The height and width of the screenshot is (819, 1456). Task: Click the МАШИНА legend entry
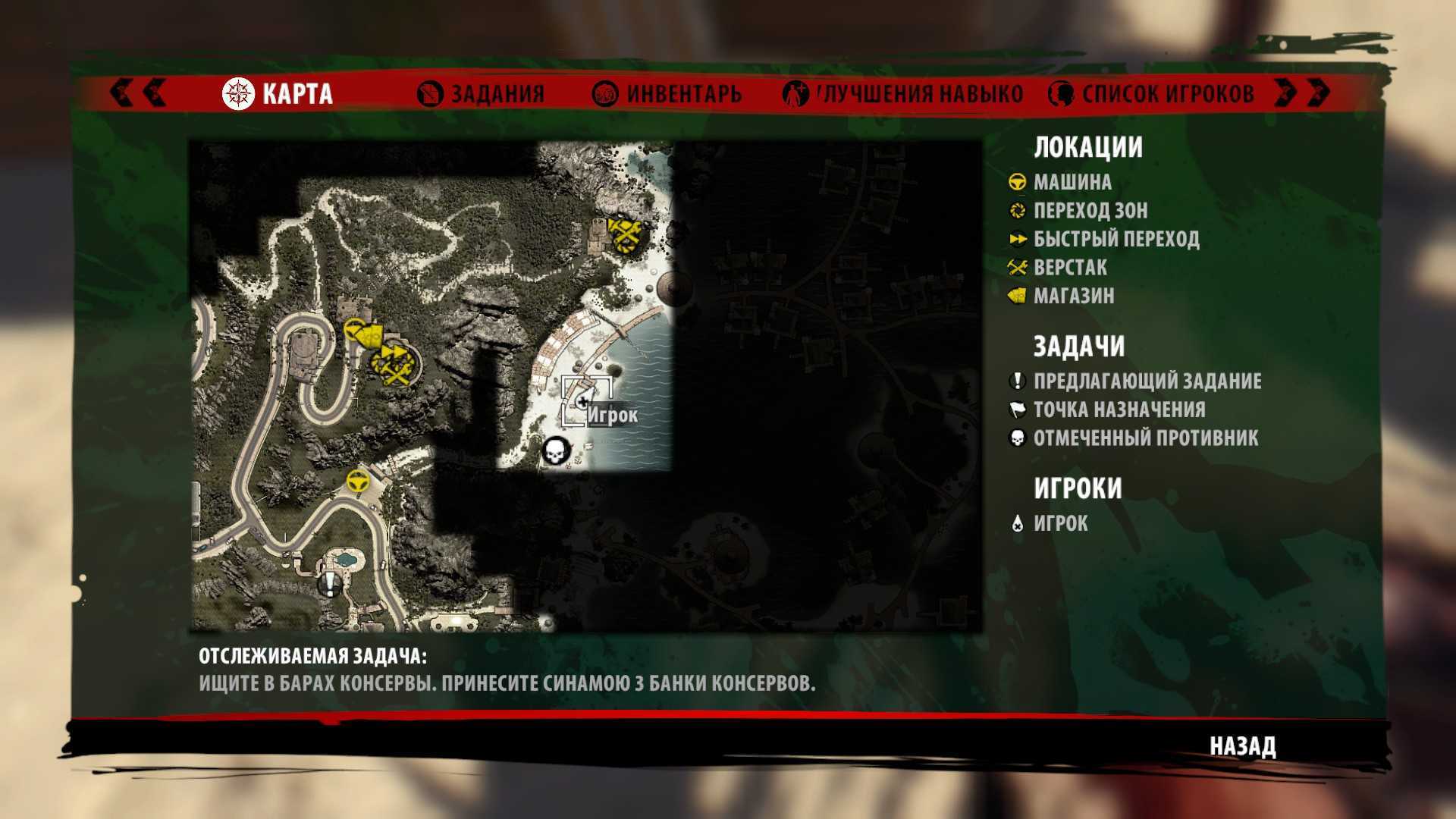pyautogui.click(x=1072, y=183)
